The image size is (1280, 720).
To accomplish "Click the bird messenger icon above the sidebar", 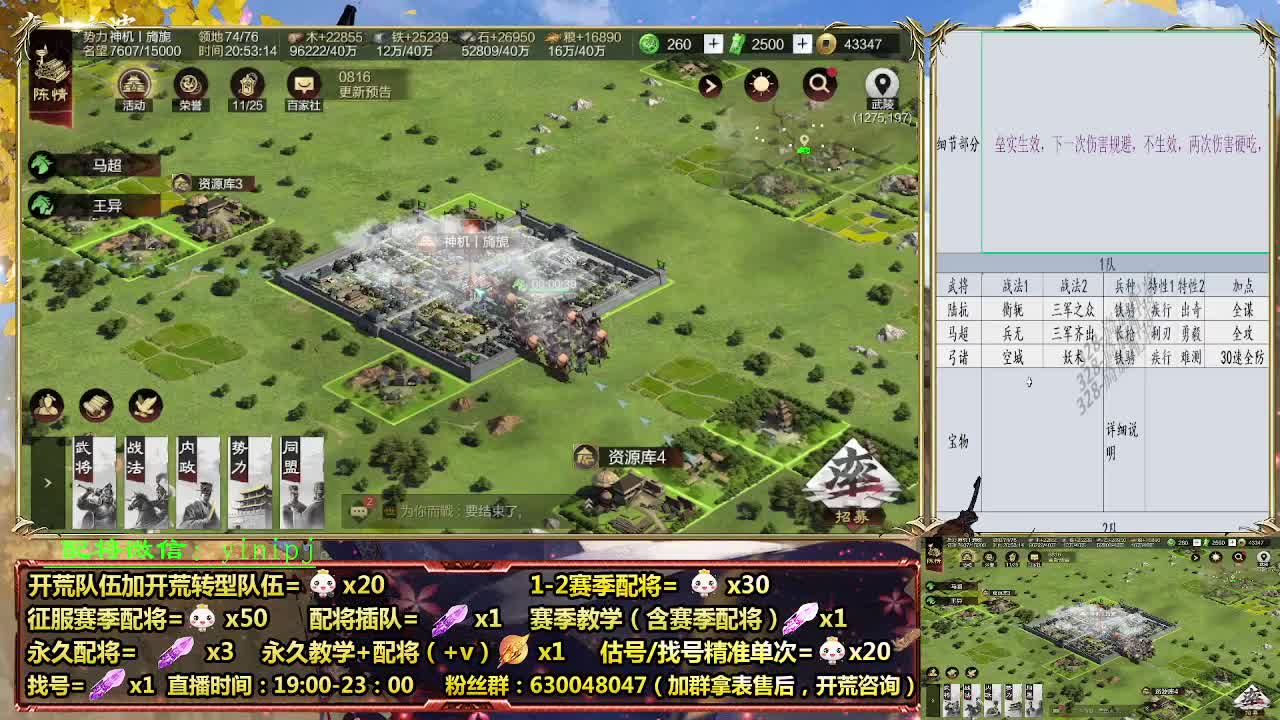I will pyautogui.click(x=147, y=406).
